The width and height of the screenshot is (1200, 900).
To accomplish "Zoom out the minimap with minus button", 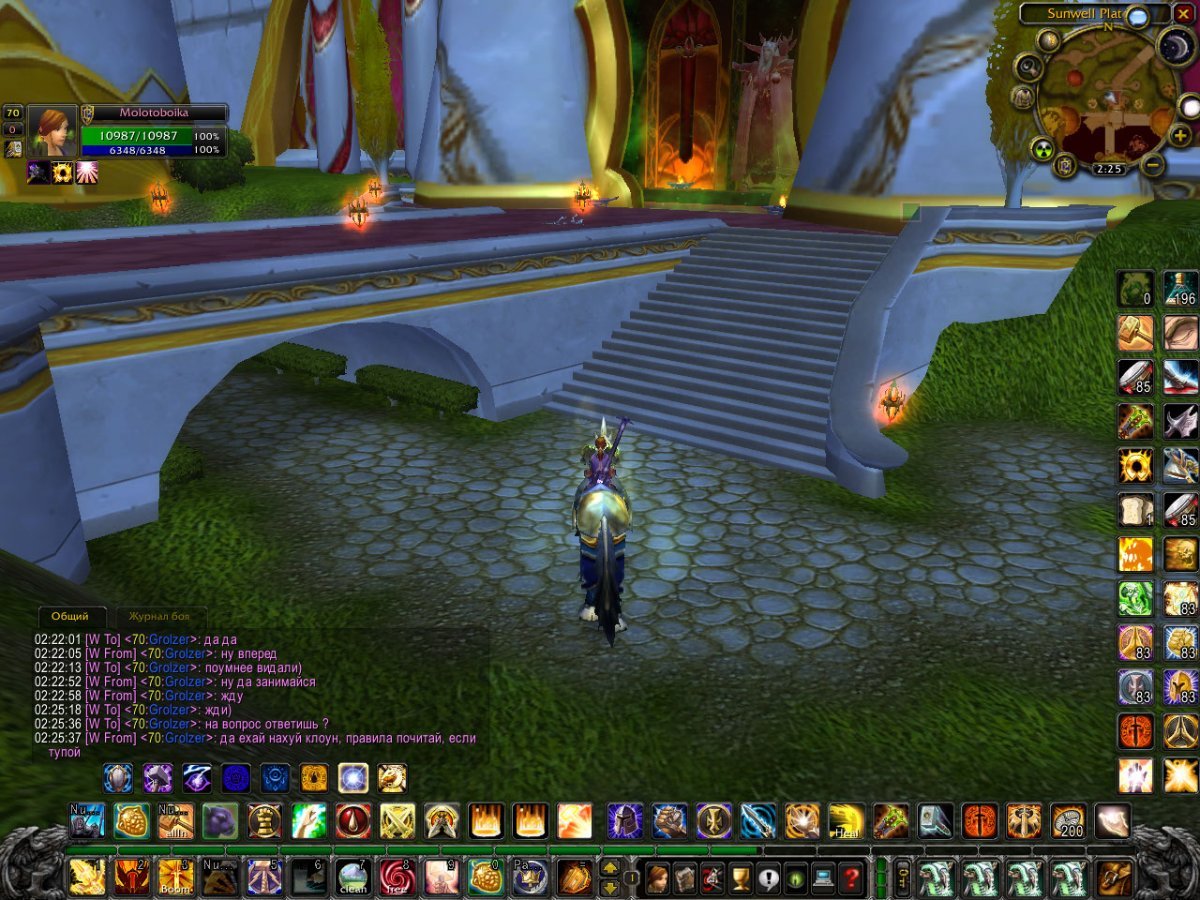I will click(x=1153, y=165).
